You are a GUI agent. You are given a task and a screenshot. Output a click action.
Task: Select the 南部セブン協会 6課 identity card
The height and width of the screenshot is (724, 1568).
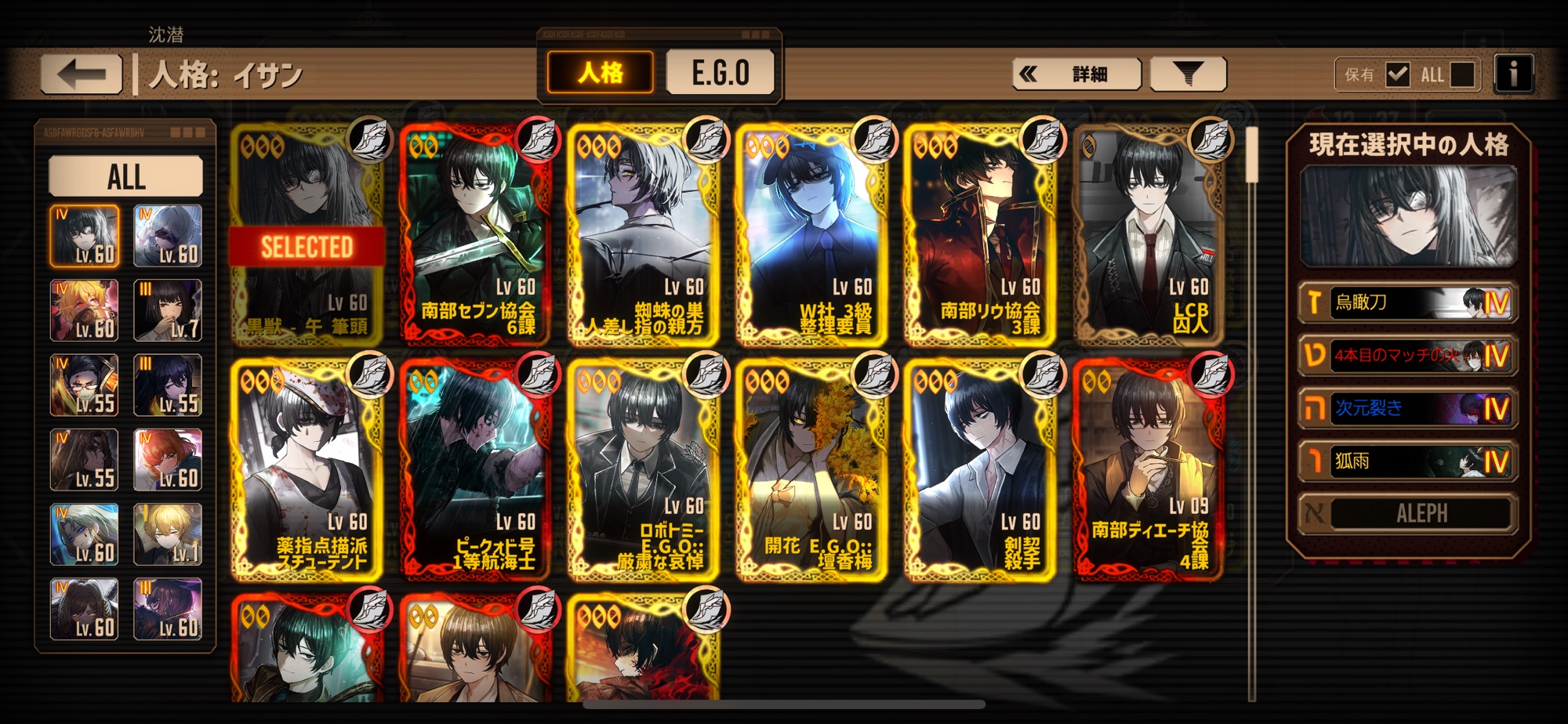[x=476, y=235]
